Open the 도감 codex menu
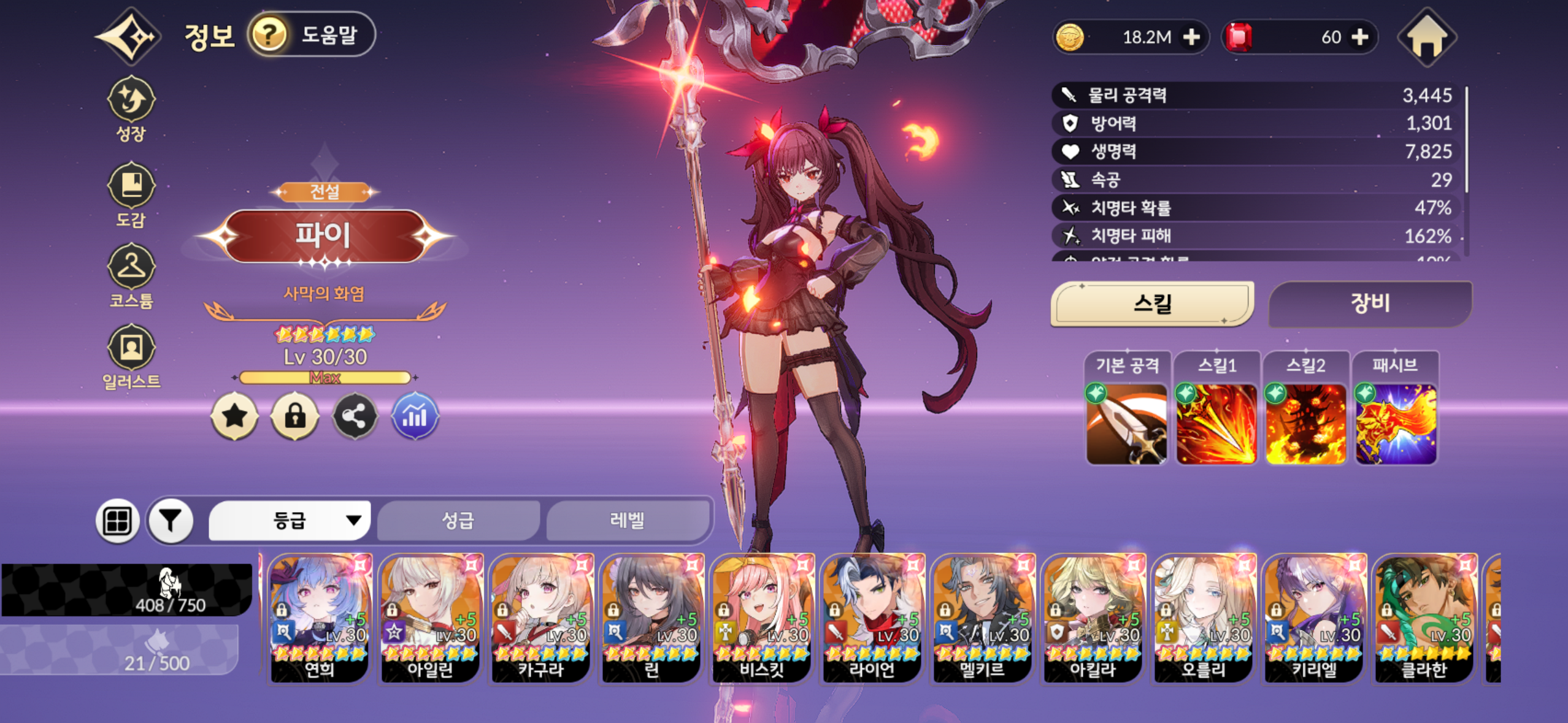 [x=131, y=194]
